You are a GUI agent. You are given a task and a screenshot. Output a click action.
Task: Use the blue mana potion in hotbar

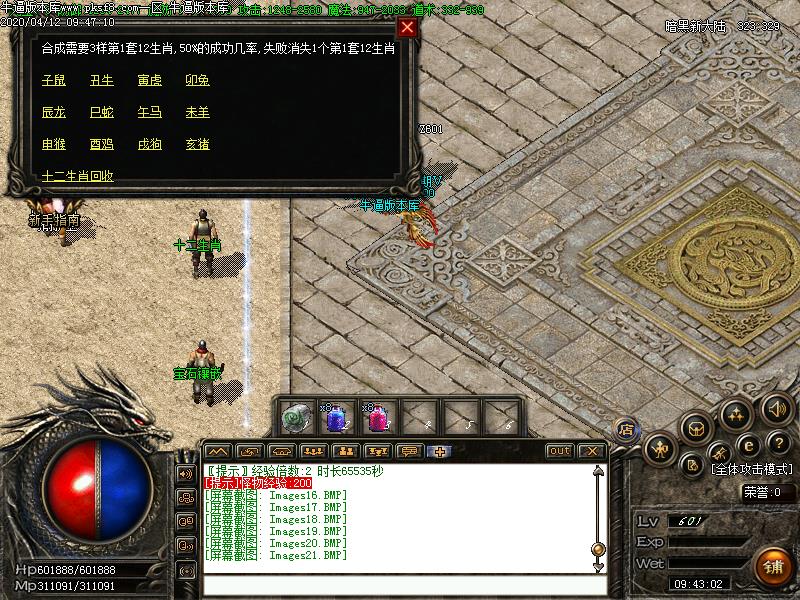[x=337, y=418]
